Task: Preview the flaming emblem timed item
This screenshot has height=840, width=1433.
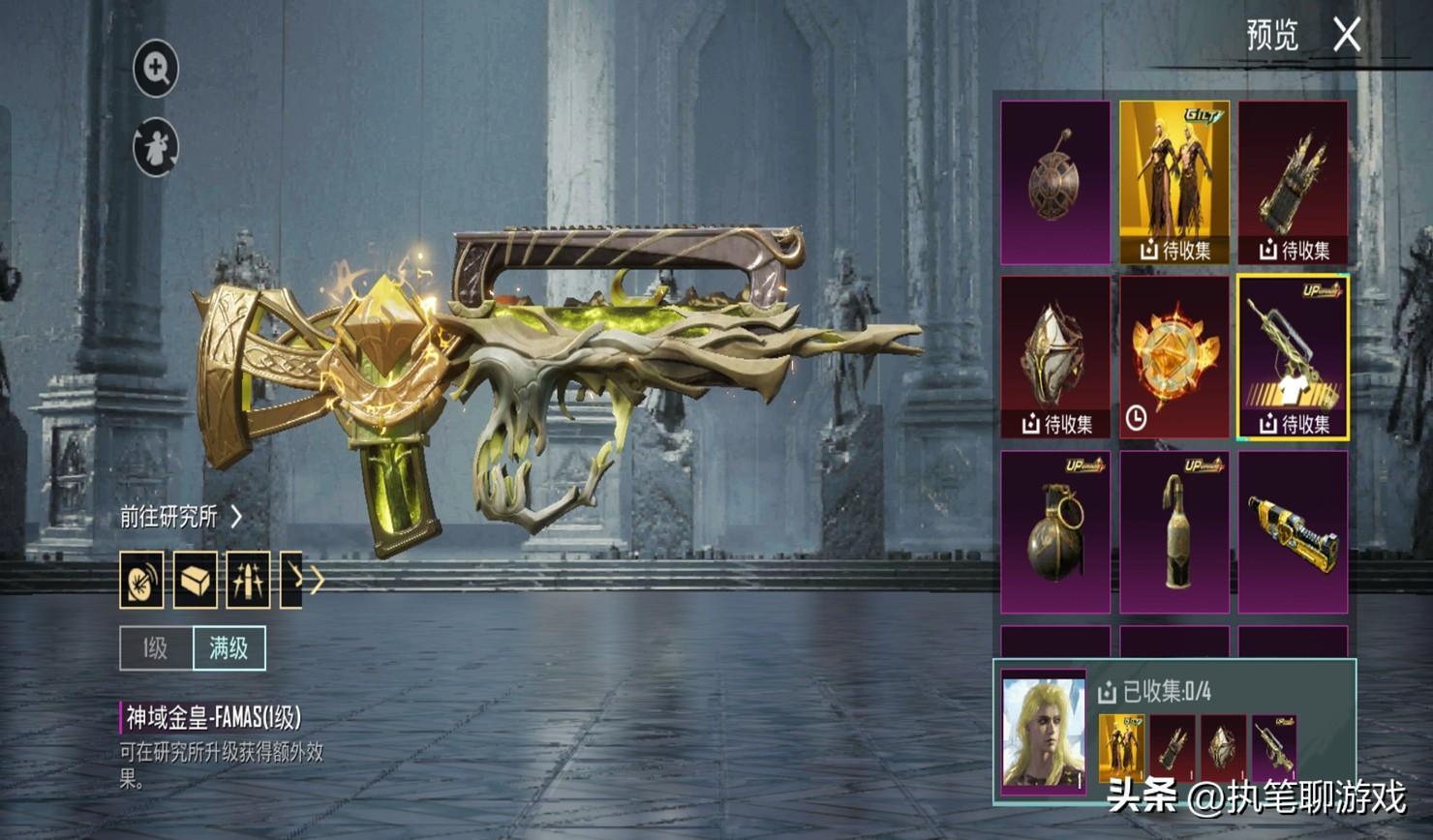Action: (x=1174, y=357)
